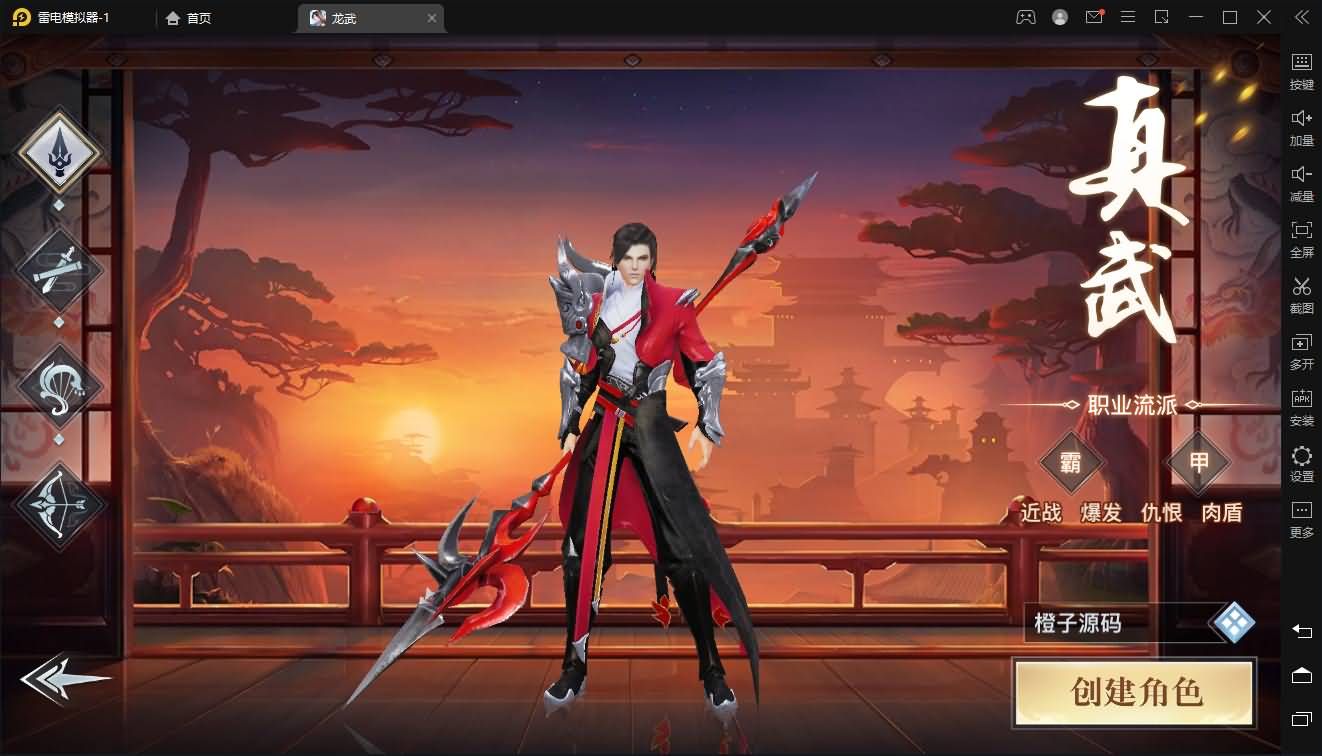
Task: Collapse the right sidebar with the chevron
Action: point(1301,16)
